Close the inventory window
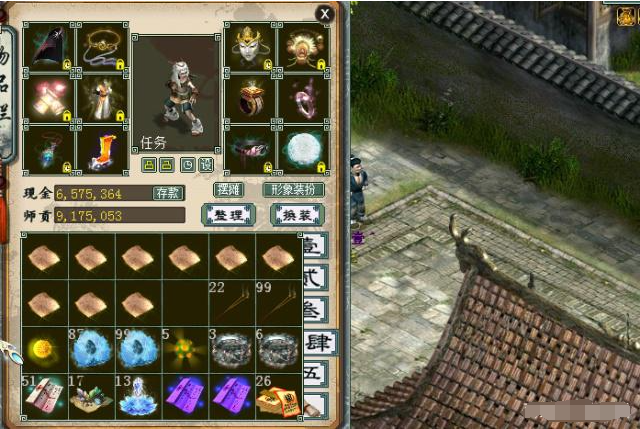 [x=324, y=13]
